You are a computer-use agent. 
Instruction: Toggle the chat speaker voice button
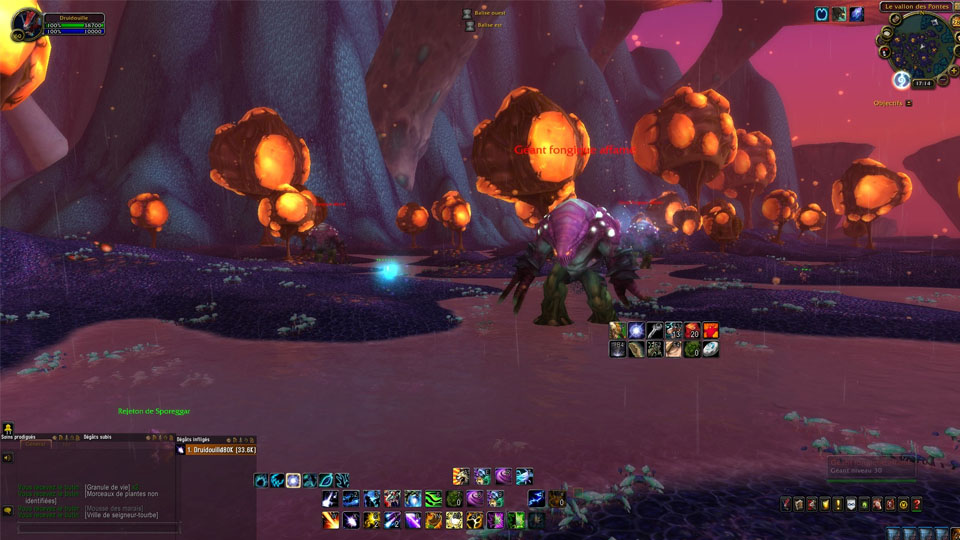[x=8, y=457]
